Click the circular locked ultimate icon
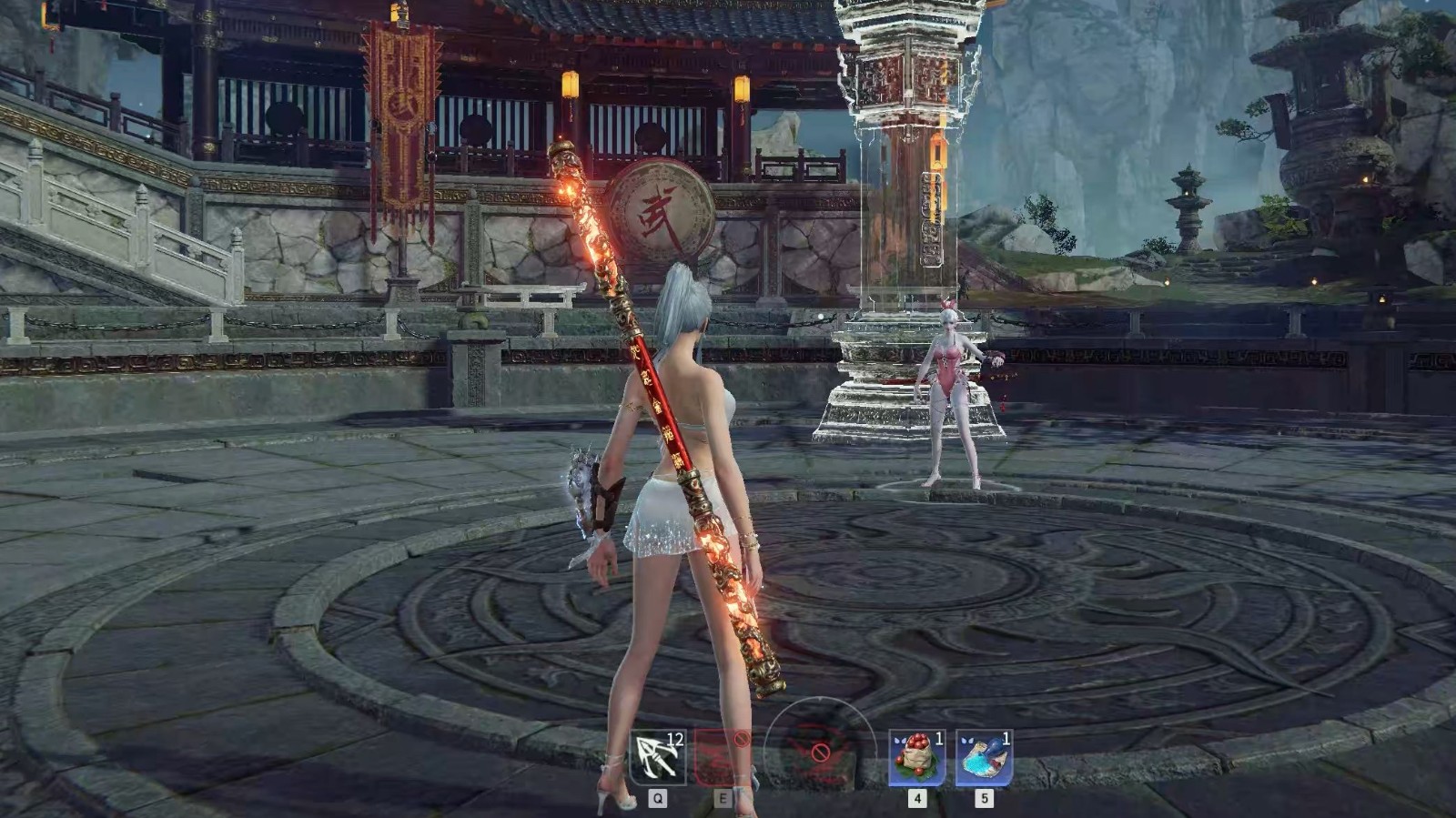 (819, 753)
